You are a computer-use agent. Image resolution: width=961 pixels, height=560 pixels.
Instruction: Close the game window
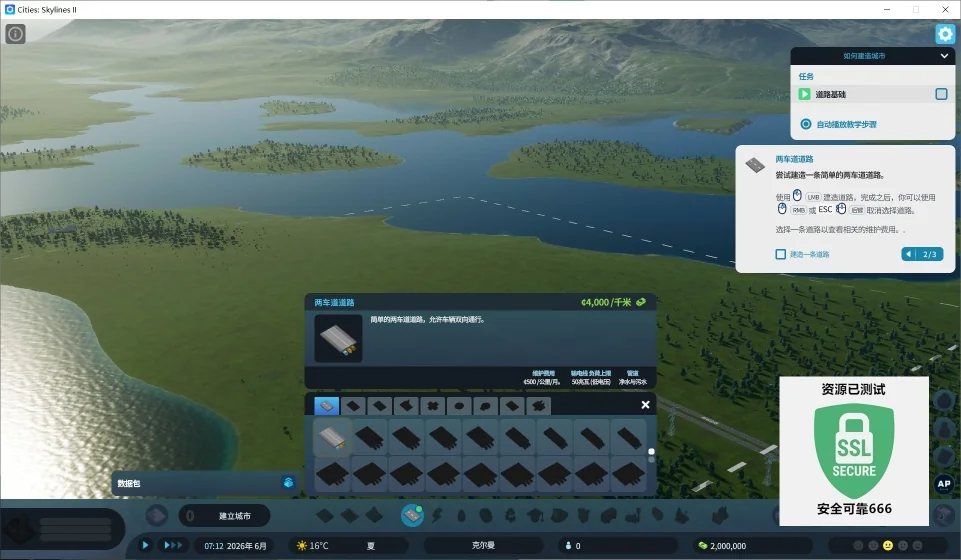click(x=944, y=9)
